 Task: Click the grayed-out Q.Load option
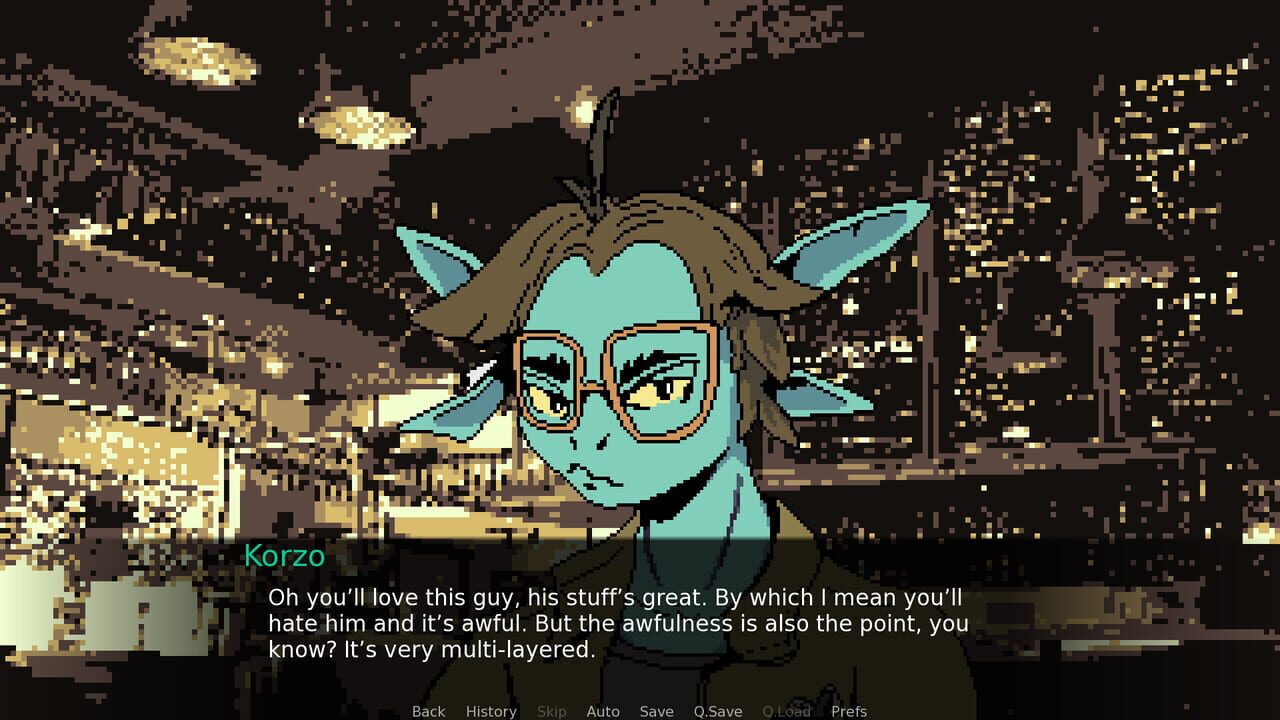coord(786,711)
